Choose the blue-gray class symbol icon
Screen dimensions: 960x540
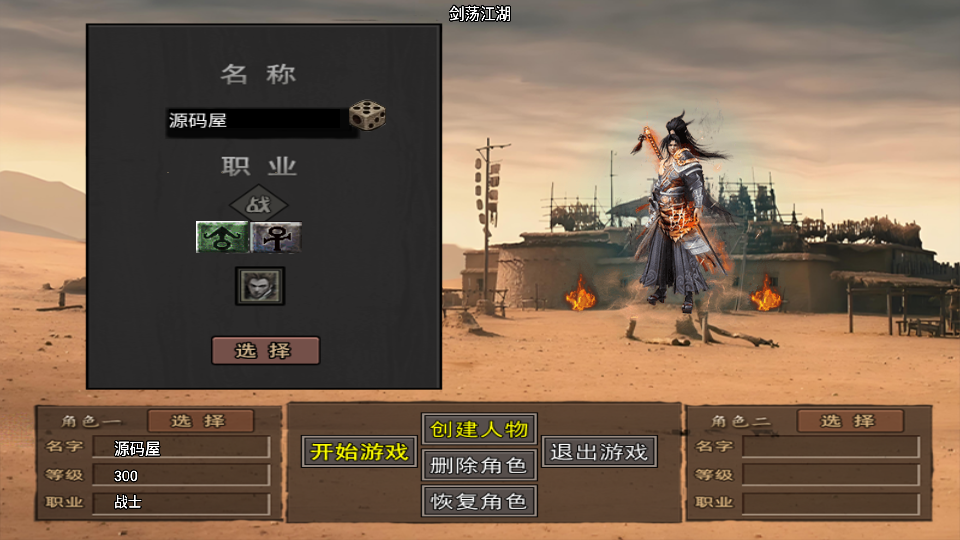[x=276, y=237]
